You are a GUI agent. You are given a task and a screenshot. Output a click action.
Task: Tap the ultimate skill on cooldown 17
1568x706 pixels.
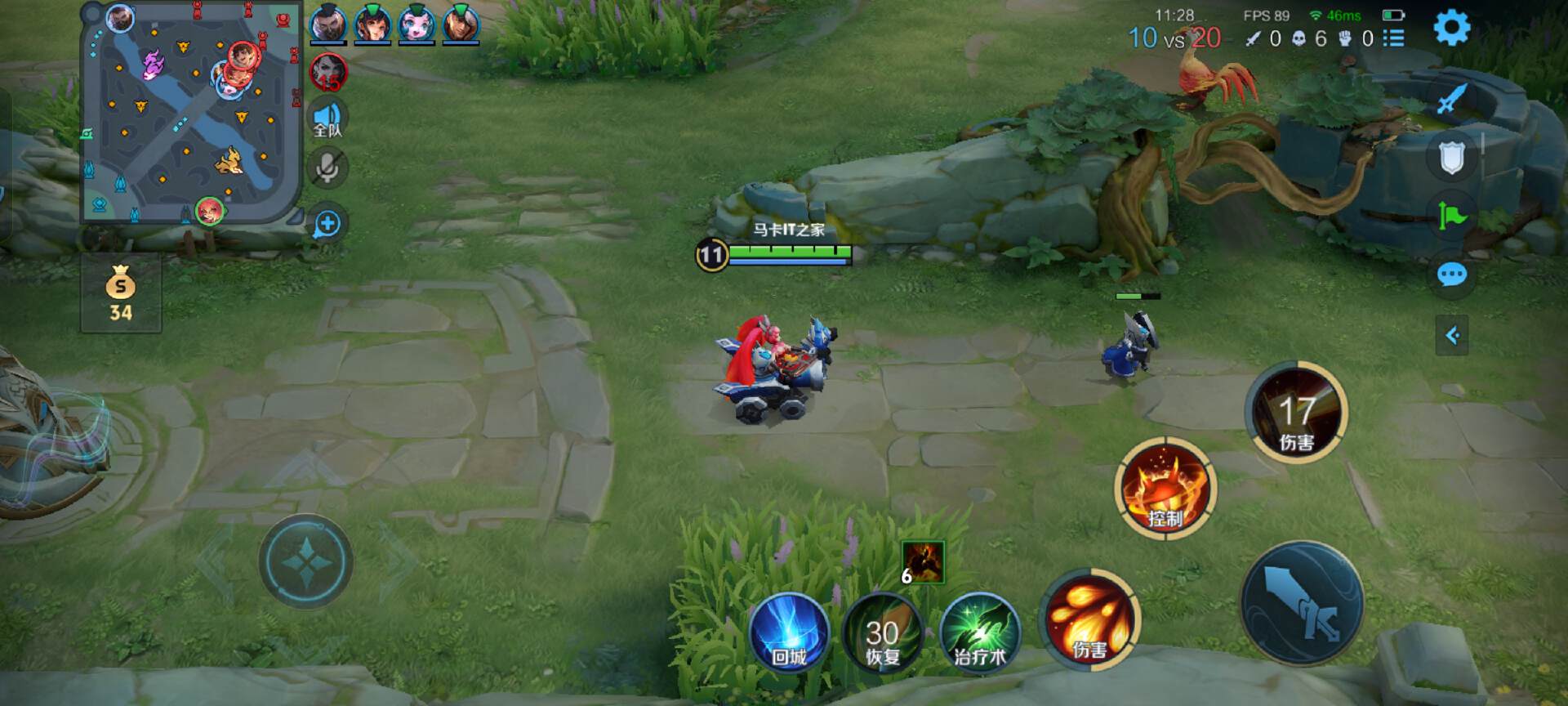(x=1296, y=413)
